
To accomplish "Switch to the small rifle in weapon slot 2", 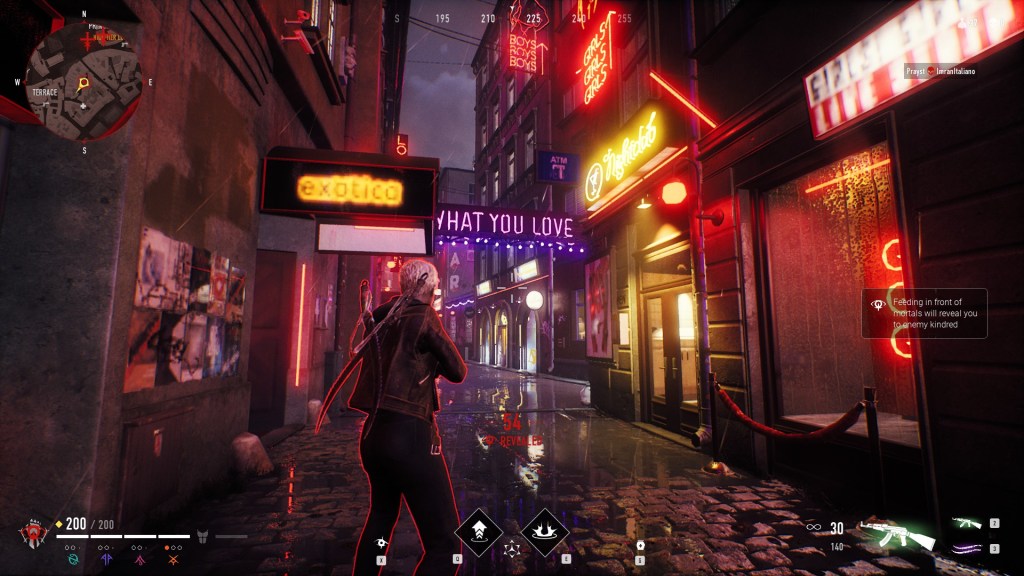I will pos(968,523).
